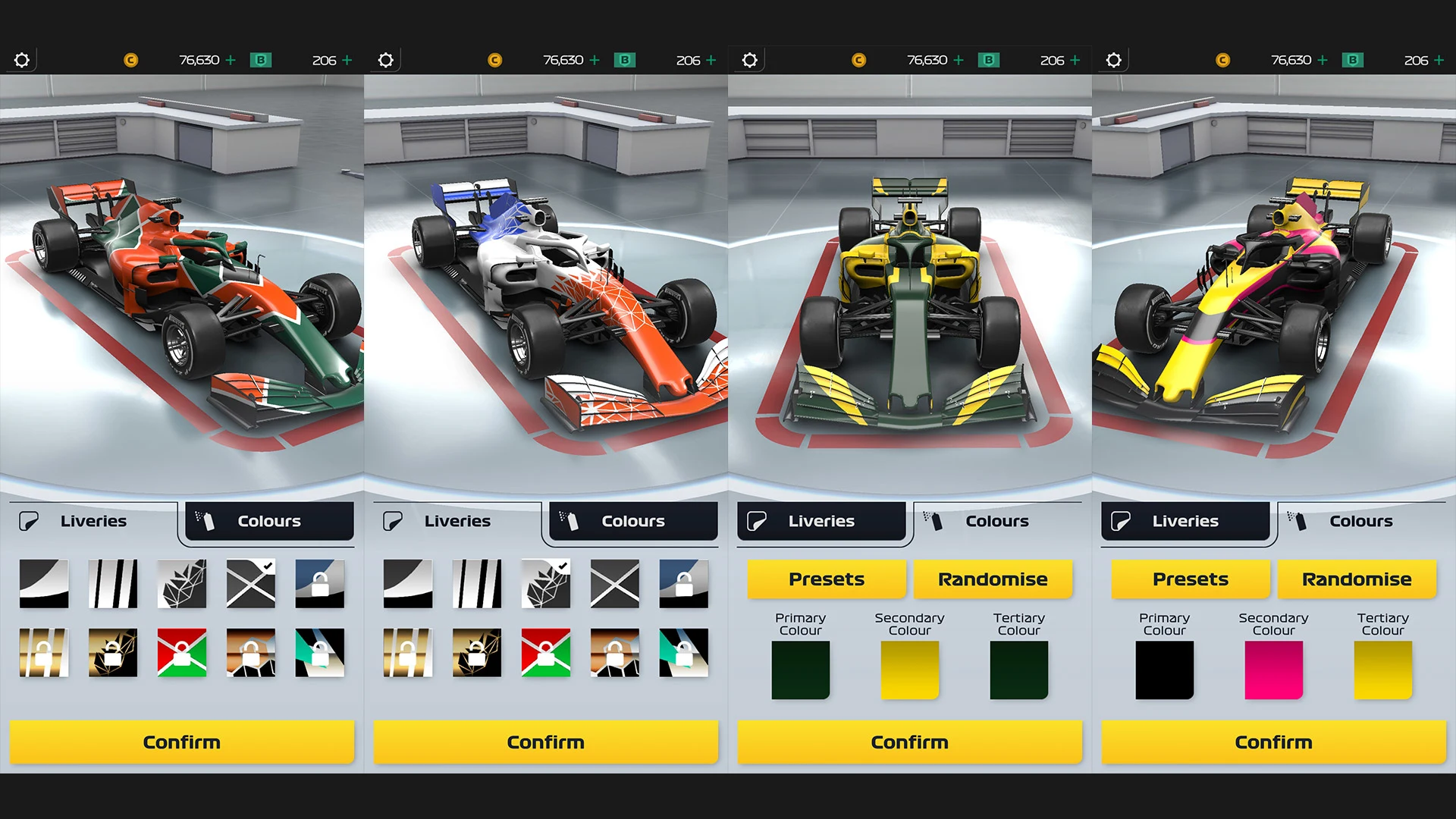This screenshot has width=1456, height=819.
Task: Select the vertical stripes livery pattern
Action: tap(112, 582)
